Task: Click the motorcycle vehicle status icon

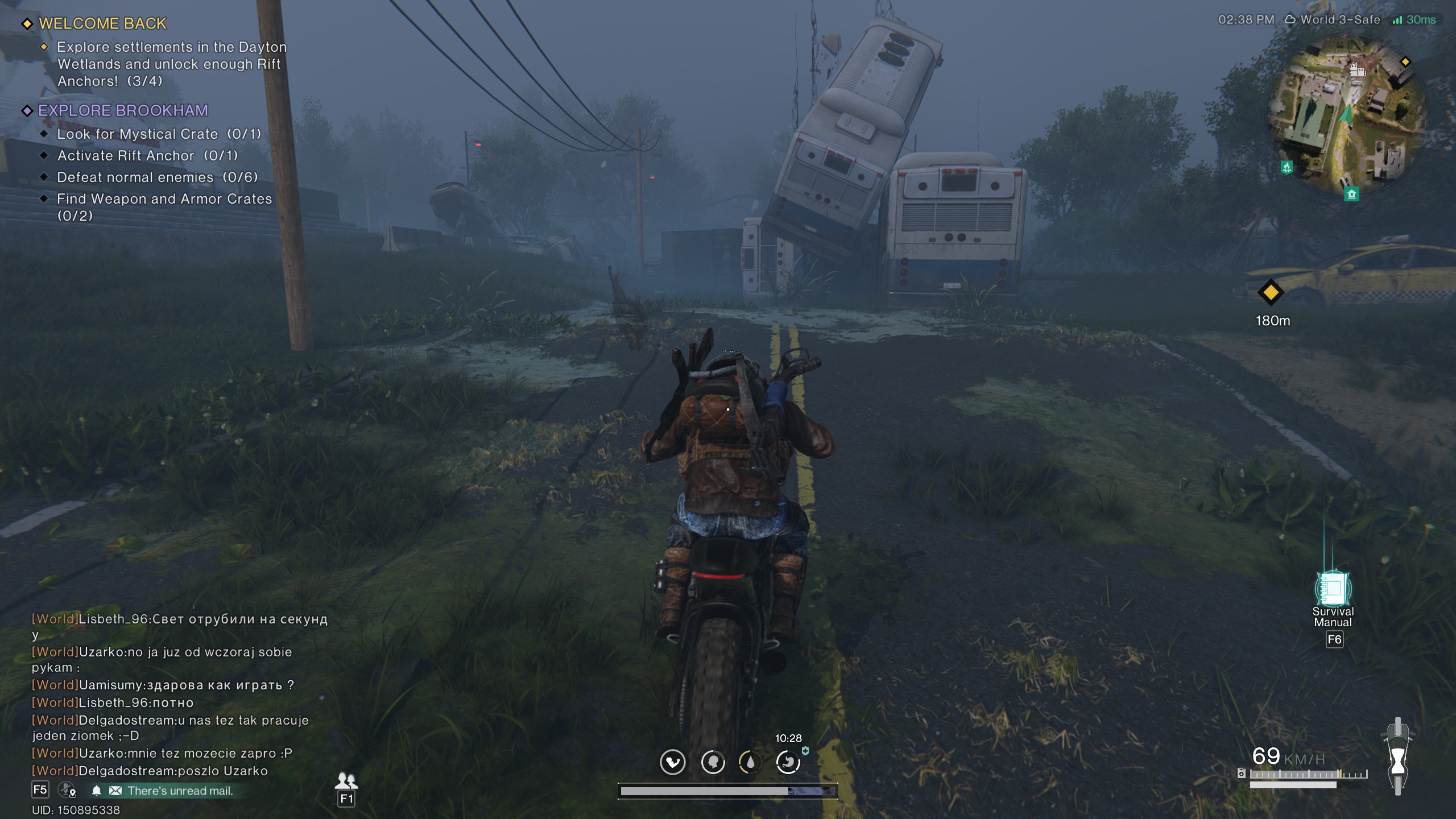Action: (1397, 756)
